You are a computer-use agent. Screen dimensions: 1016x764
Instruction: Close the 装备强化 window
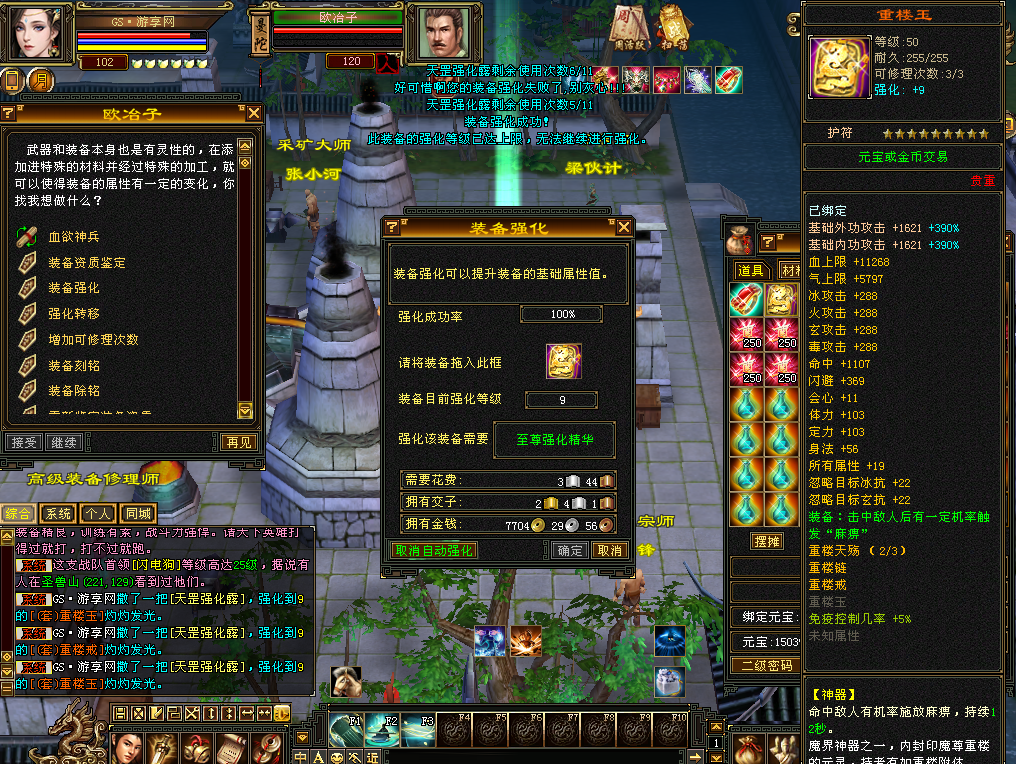[624, 227]
